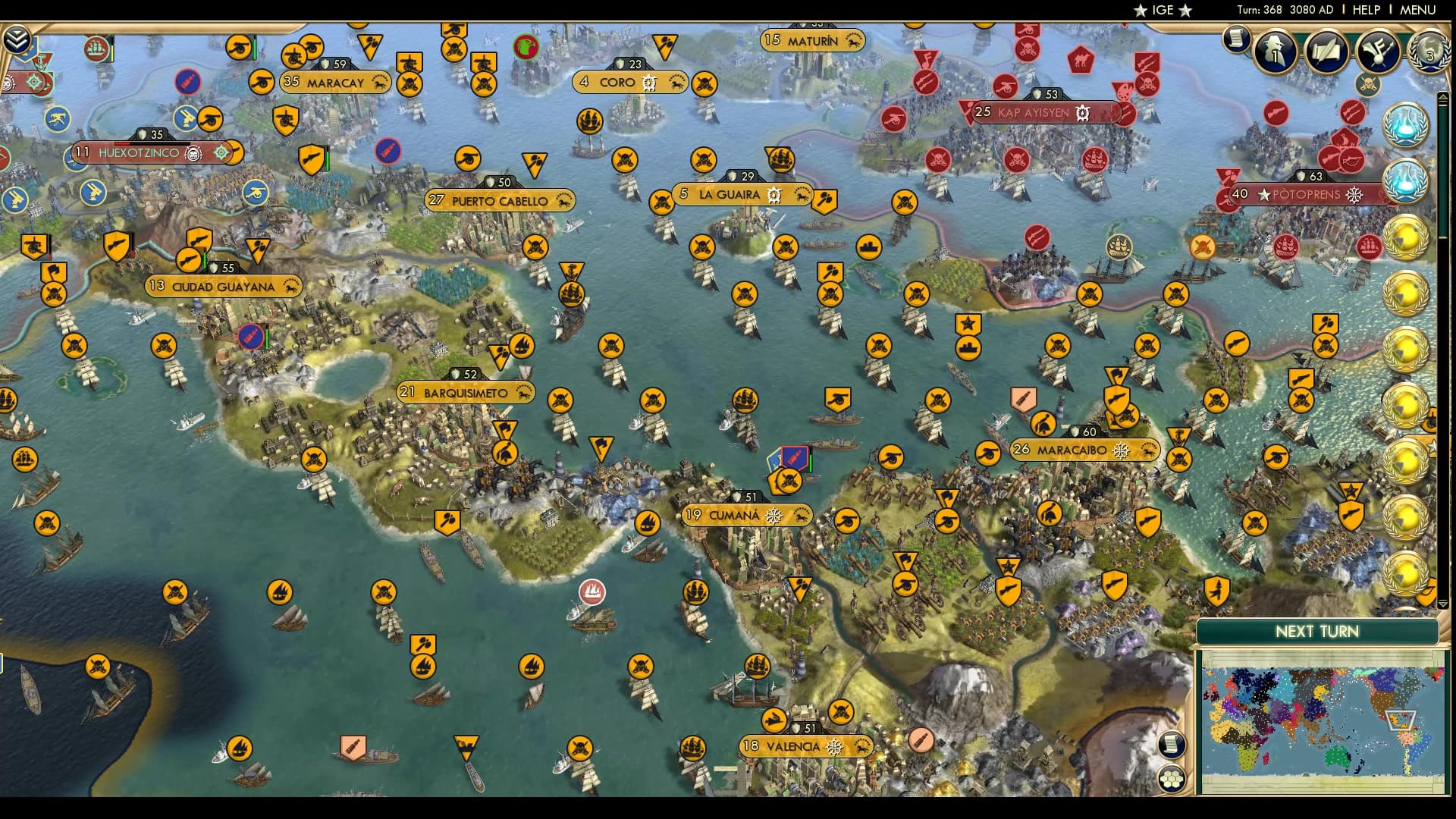1456x819 pixels.
Task: Click the pirate skull notification icon
Action: click(x=1369, y=84)
